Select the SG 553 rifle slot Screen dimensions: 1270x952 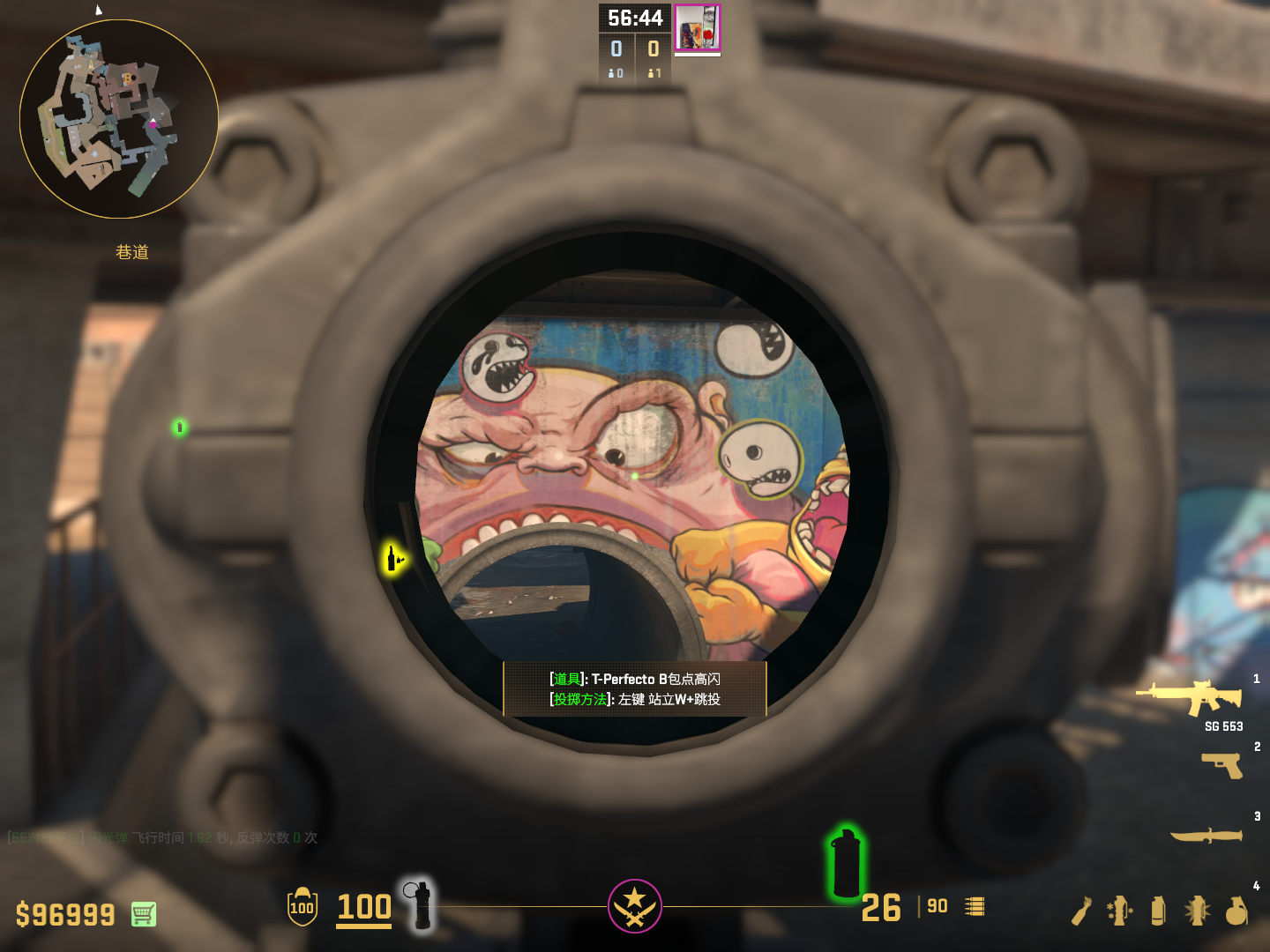1191,698
